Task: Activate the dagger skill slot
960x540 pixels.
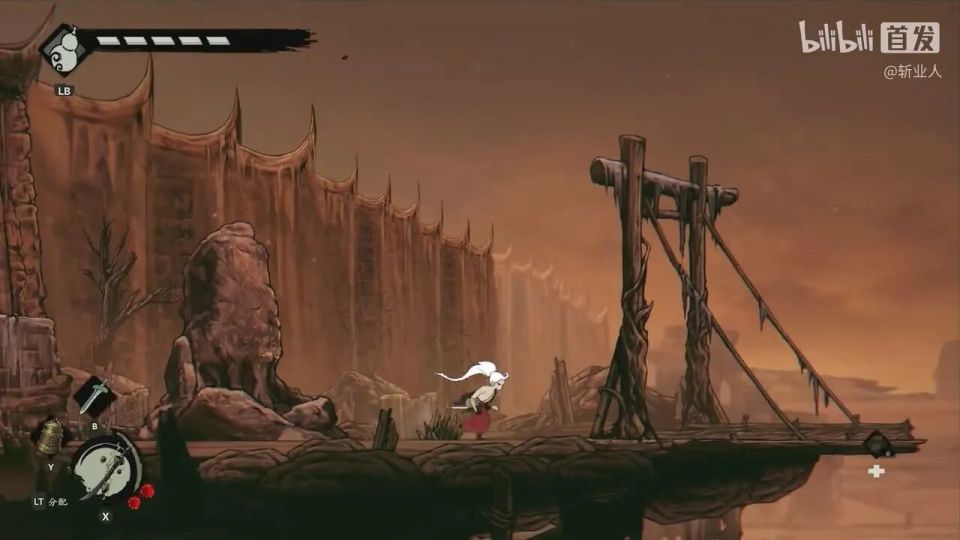Action: [x=95, y=396]
